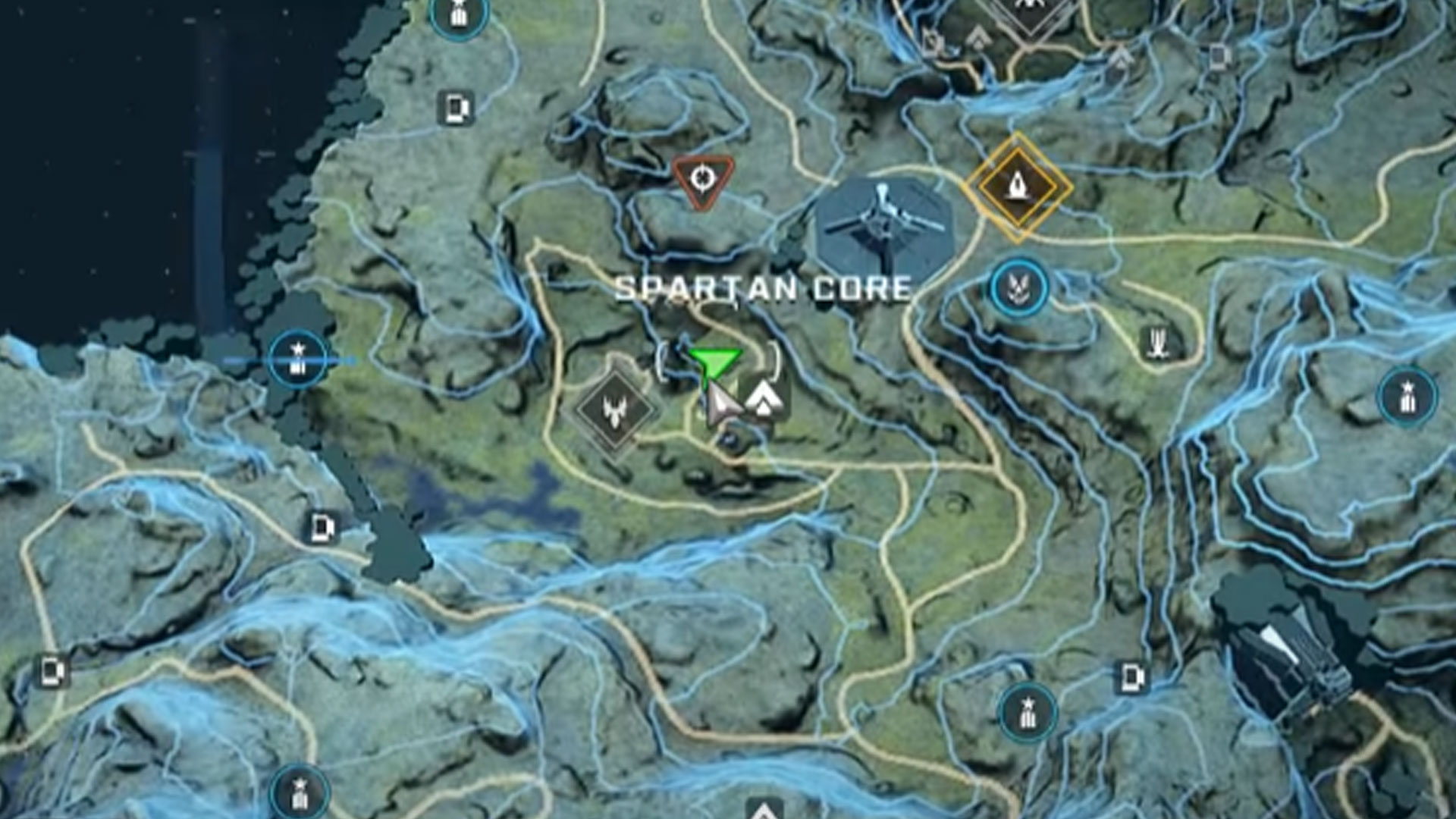Click the SPARTAN CORE map label

762,288
